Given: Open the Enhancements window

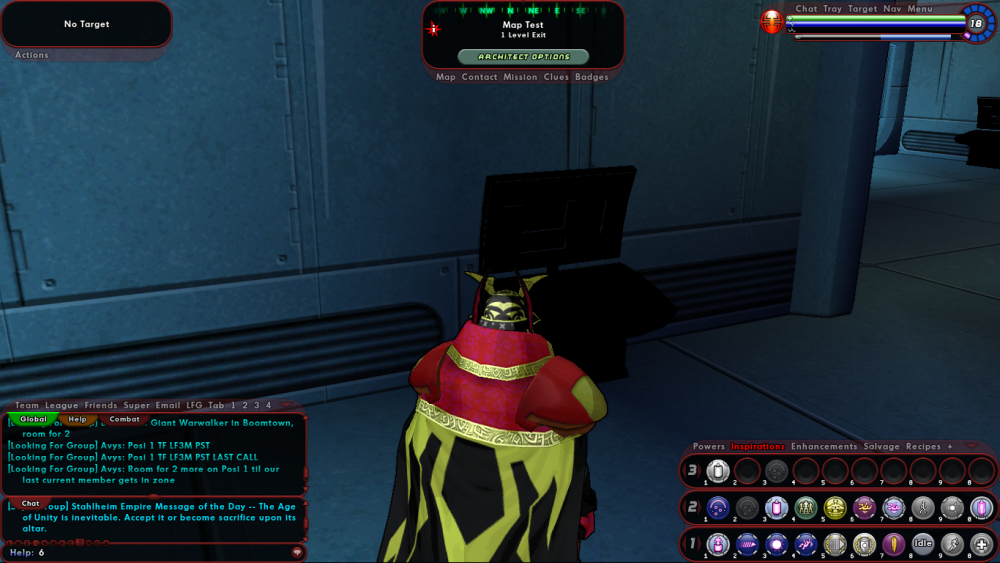Looking at the screenshot, I should [x=824, y=446].
